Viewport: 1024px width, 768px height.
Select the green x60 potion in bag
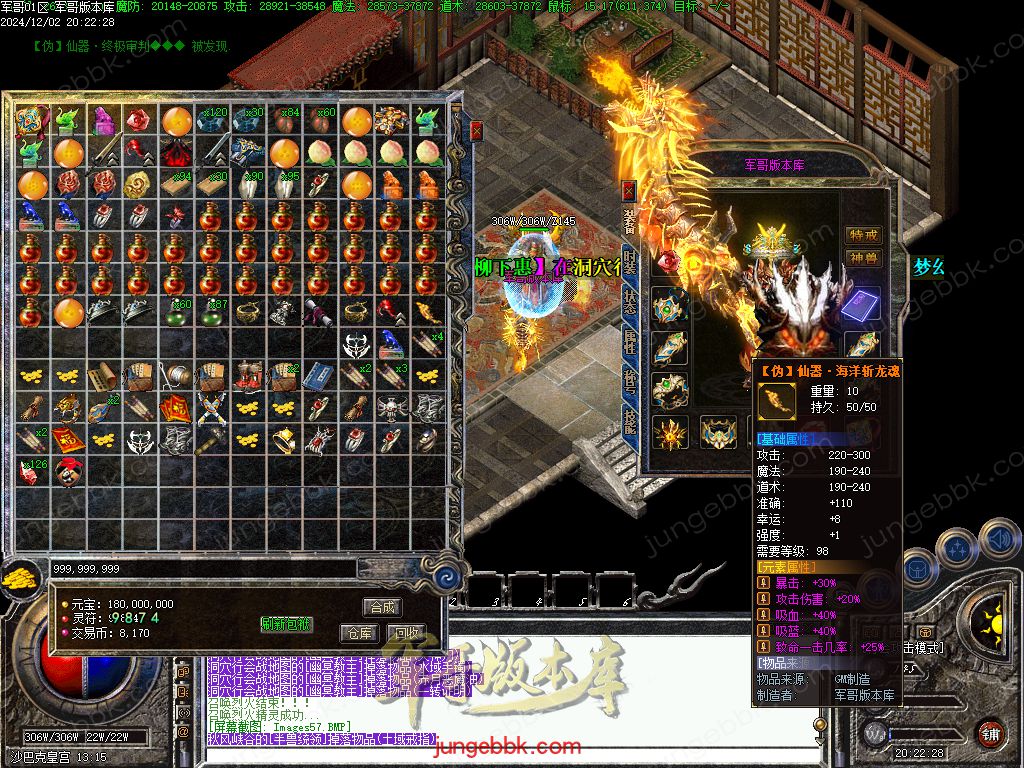coord(178,313)
